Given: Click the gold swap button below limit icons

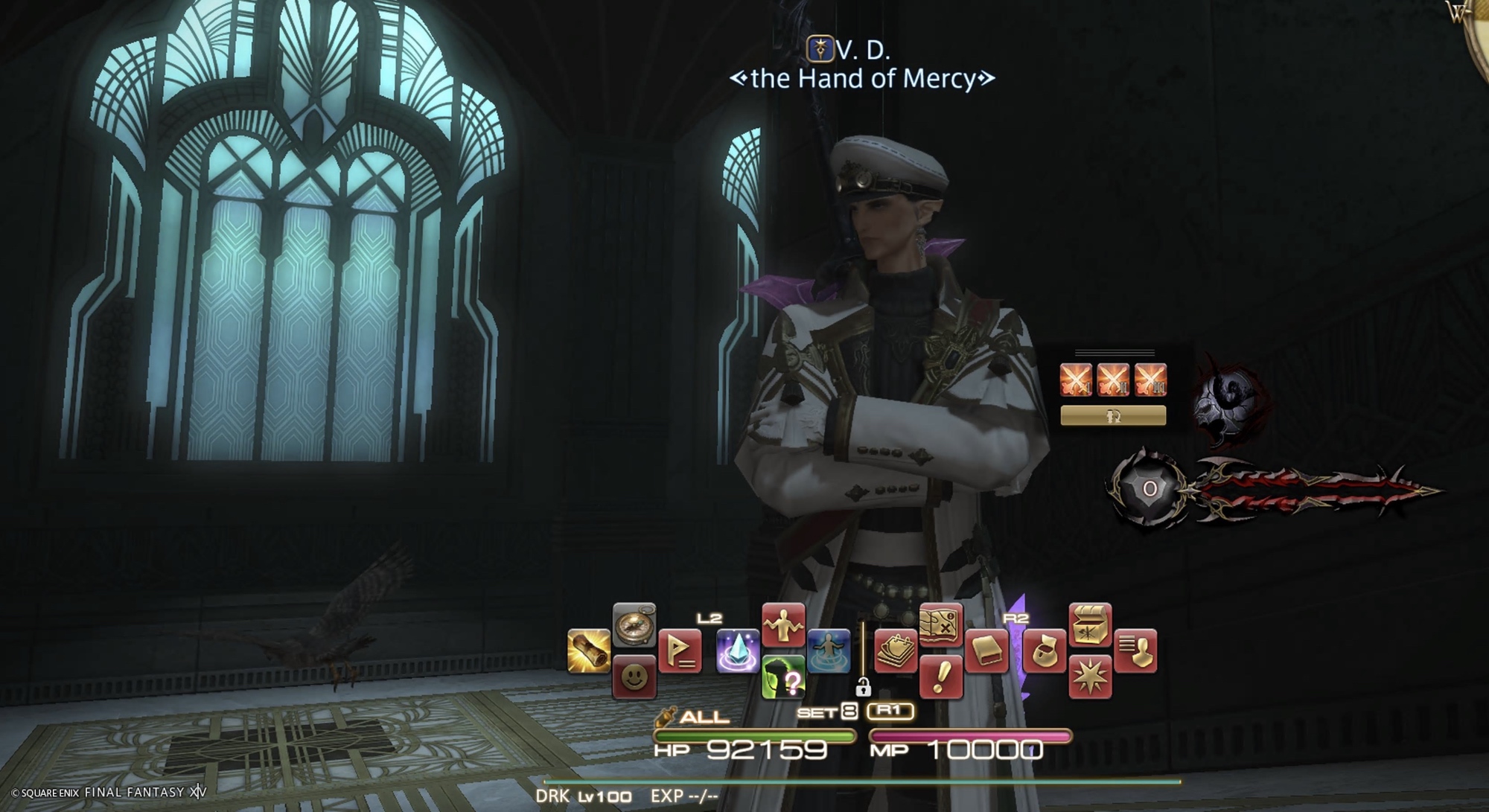Looking at the screenshot, I should 1113,416.
